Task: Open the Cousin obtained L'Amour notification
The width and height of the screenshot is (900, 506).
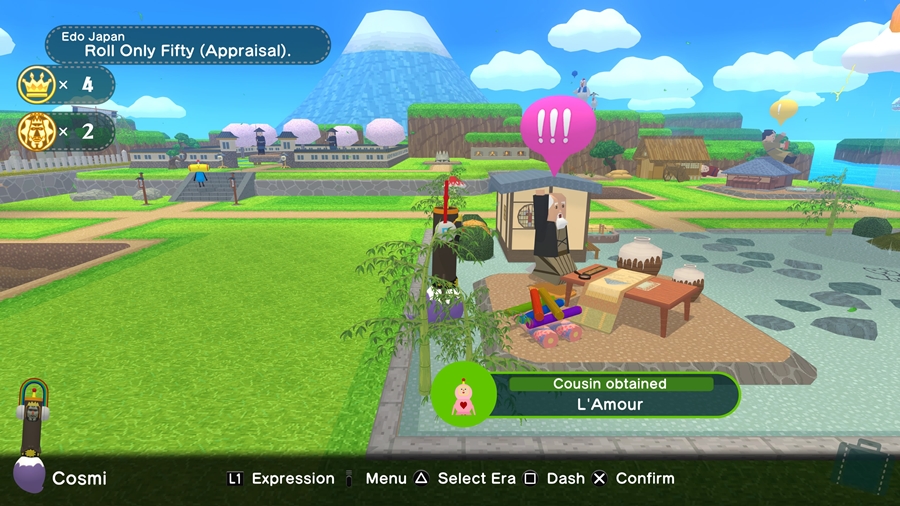Action: click(x=610, y=394)
